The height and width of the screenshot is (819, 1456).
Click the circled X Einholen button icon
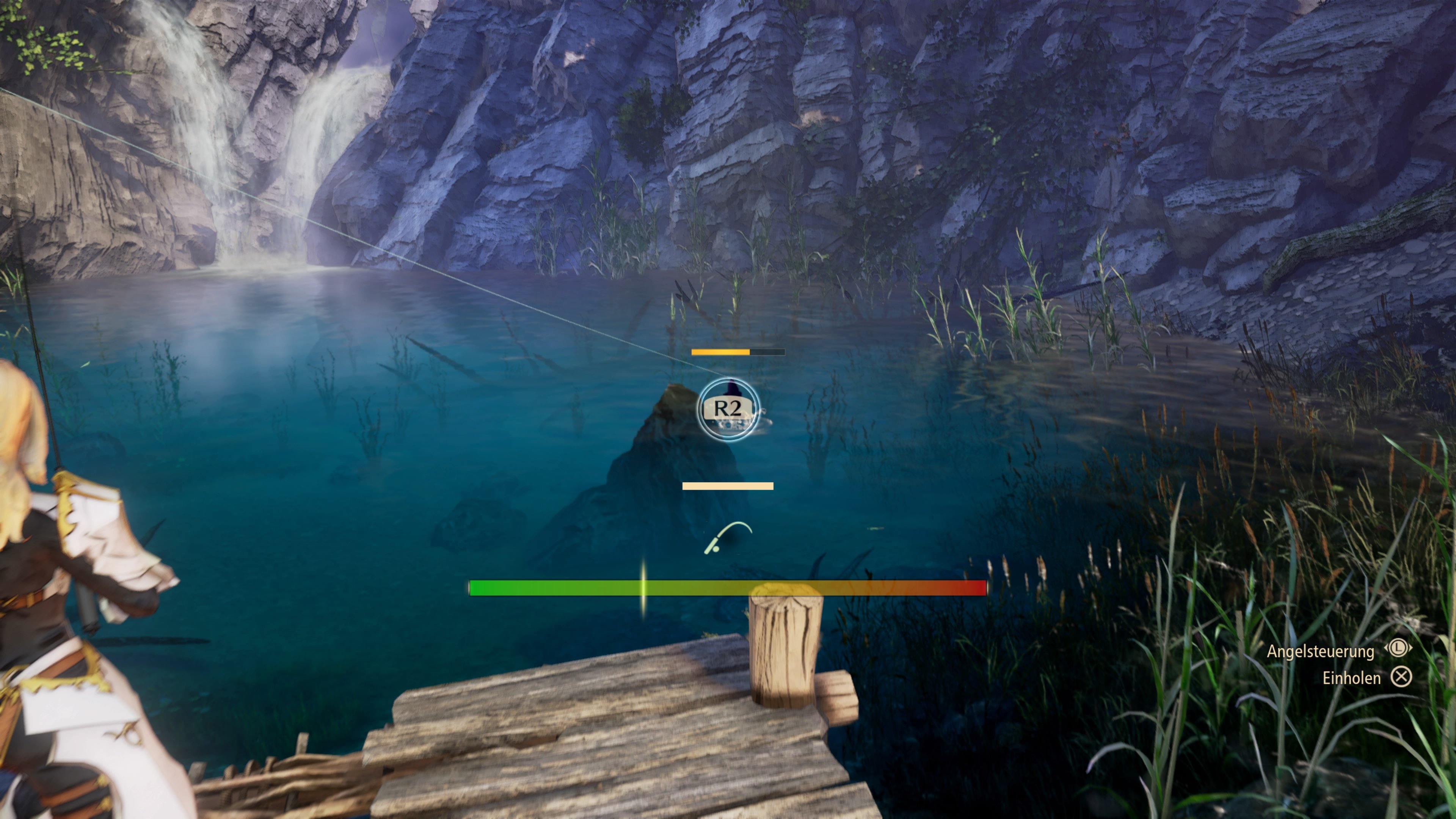pos(1402,676)
